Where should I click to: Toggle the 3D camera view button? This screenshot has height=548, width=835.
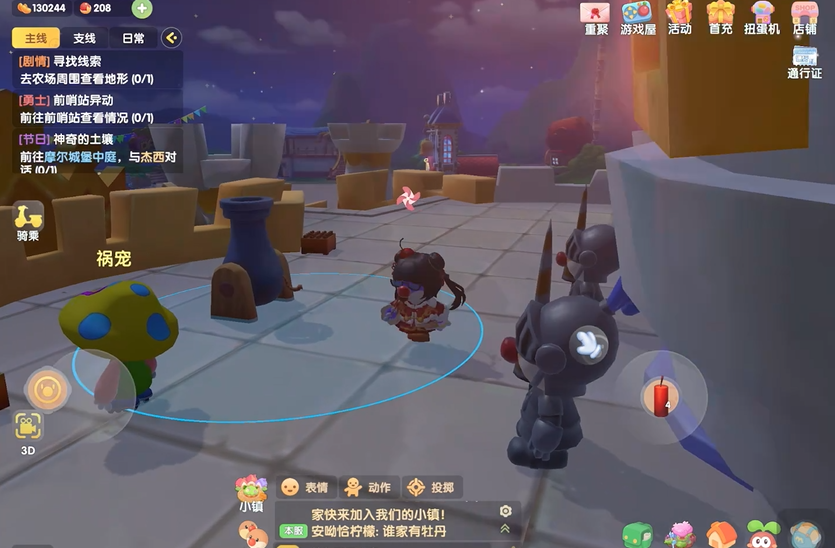[x=28, y=430]
